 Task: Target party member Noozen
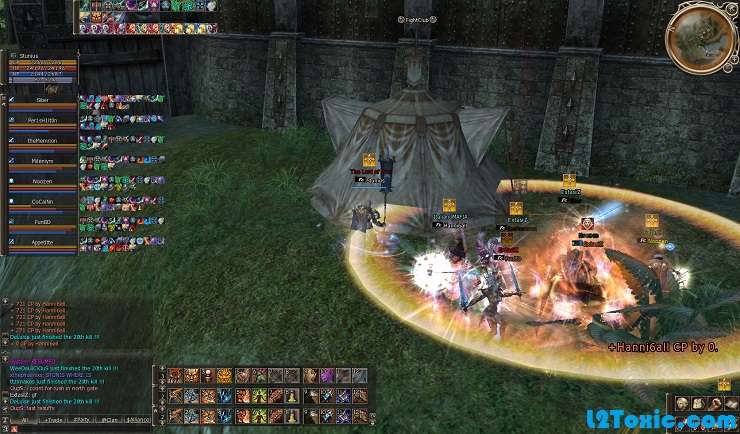click(42, 181)
